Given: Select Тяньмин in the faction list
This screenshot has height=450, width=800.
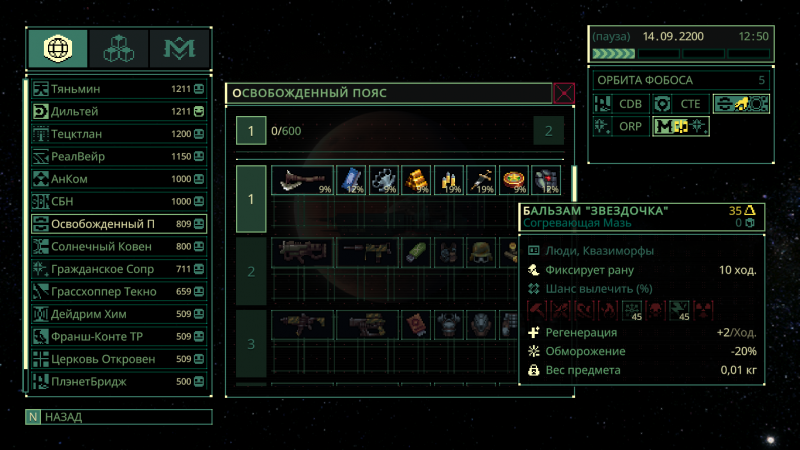Looking at the screenshot, I should click(x=110, y=89).
